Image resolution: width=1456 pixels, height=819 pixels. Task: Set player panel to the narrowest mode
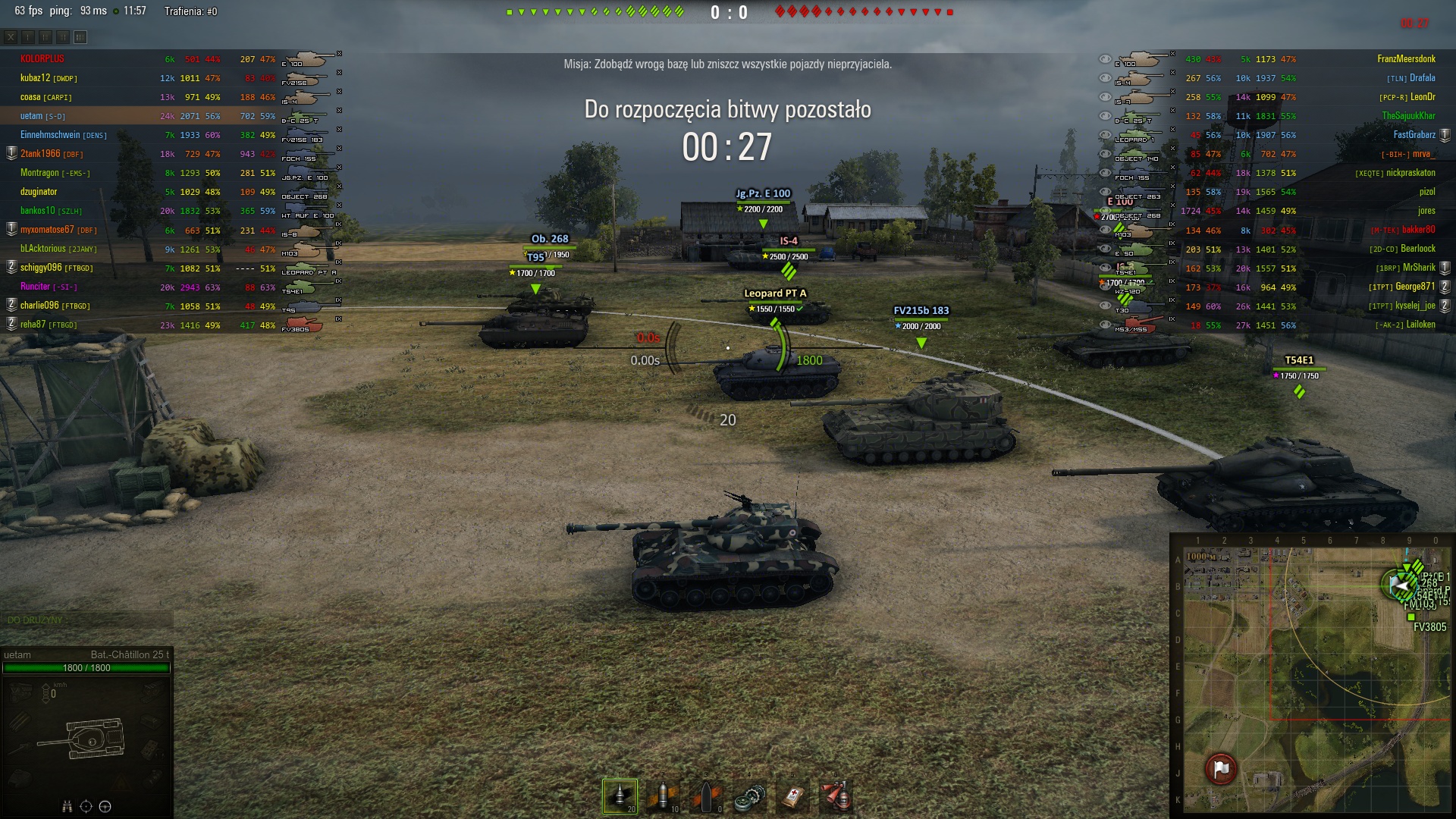[28, 36]
